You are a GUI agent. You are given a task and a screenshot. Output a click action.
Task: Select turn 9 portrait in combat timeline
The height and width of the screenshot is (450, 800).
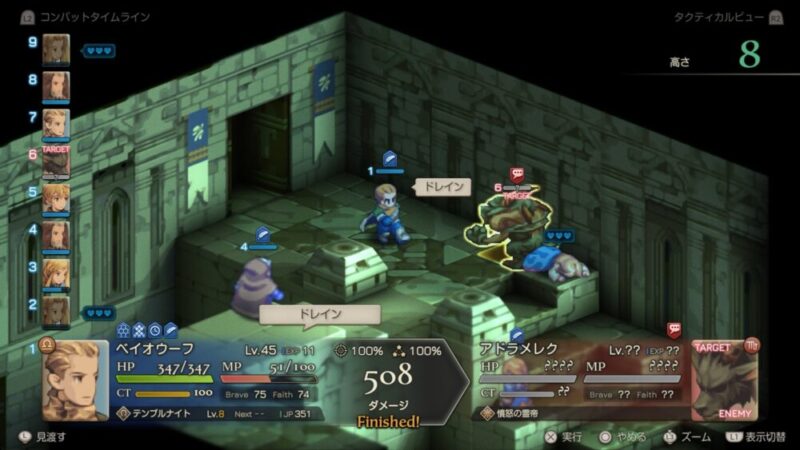point(56,48)
